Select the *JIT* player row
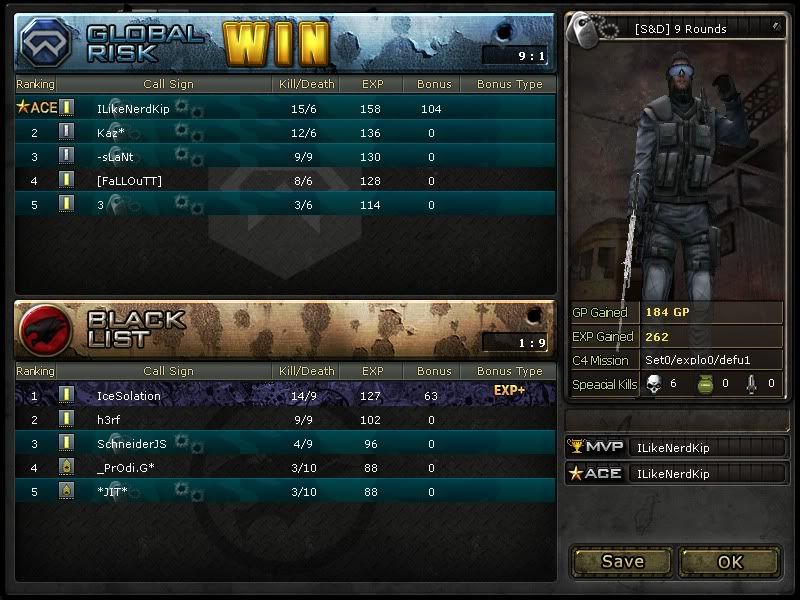800x600 pixels. point(285,491)
